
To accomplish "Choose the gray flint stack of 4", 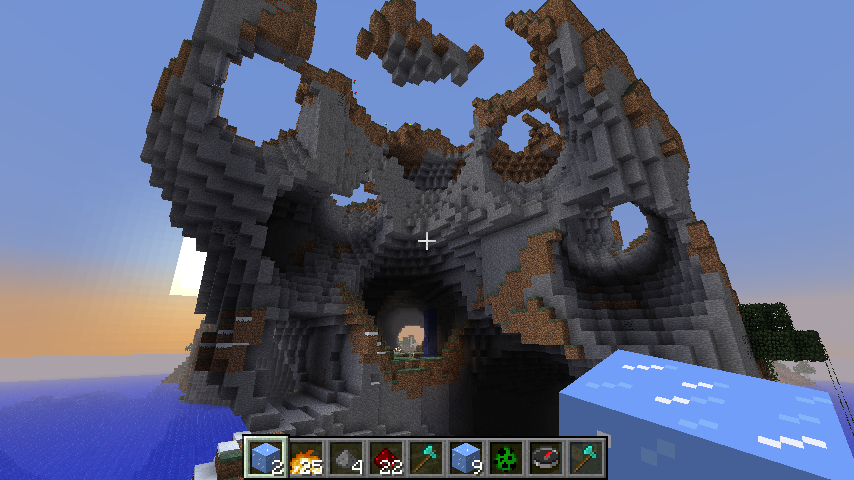I will click(347, 458).
